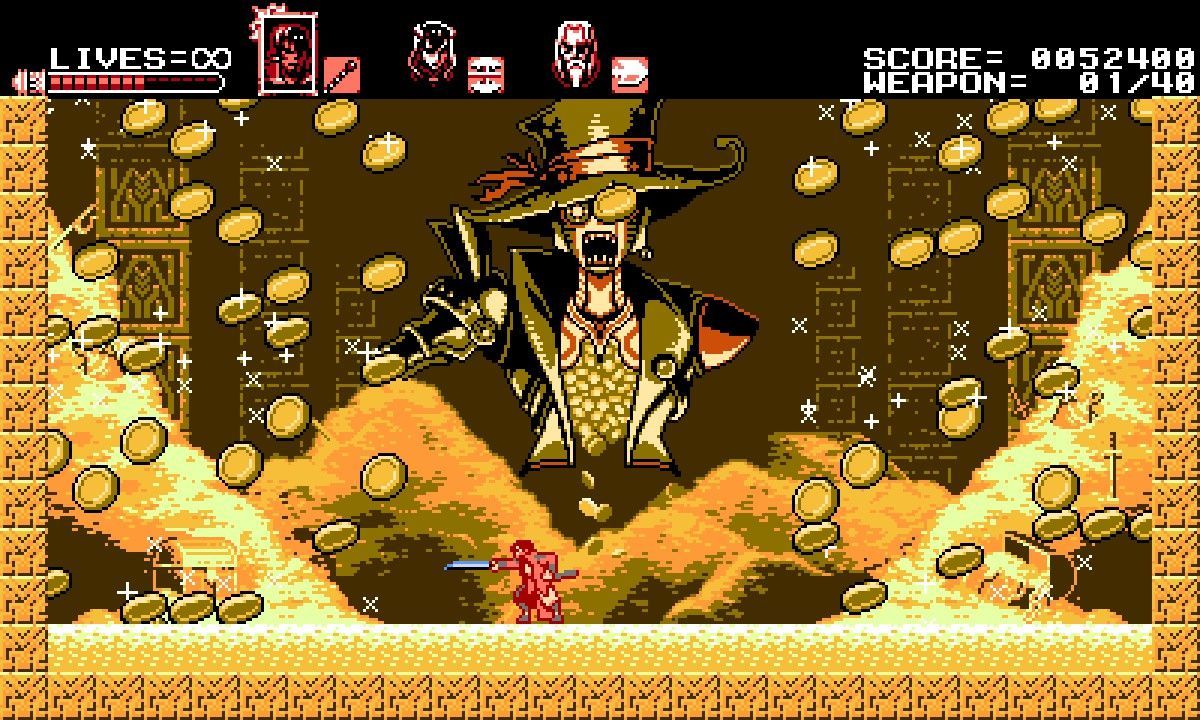
Task: Choose the horned-hair woman portrait
Action: (x=432, y=54)
